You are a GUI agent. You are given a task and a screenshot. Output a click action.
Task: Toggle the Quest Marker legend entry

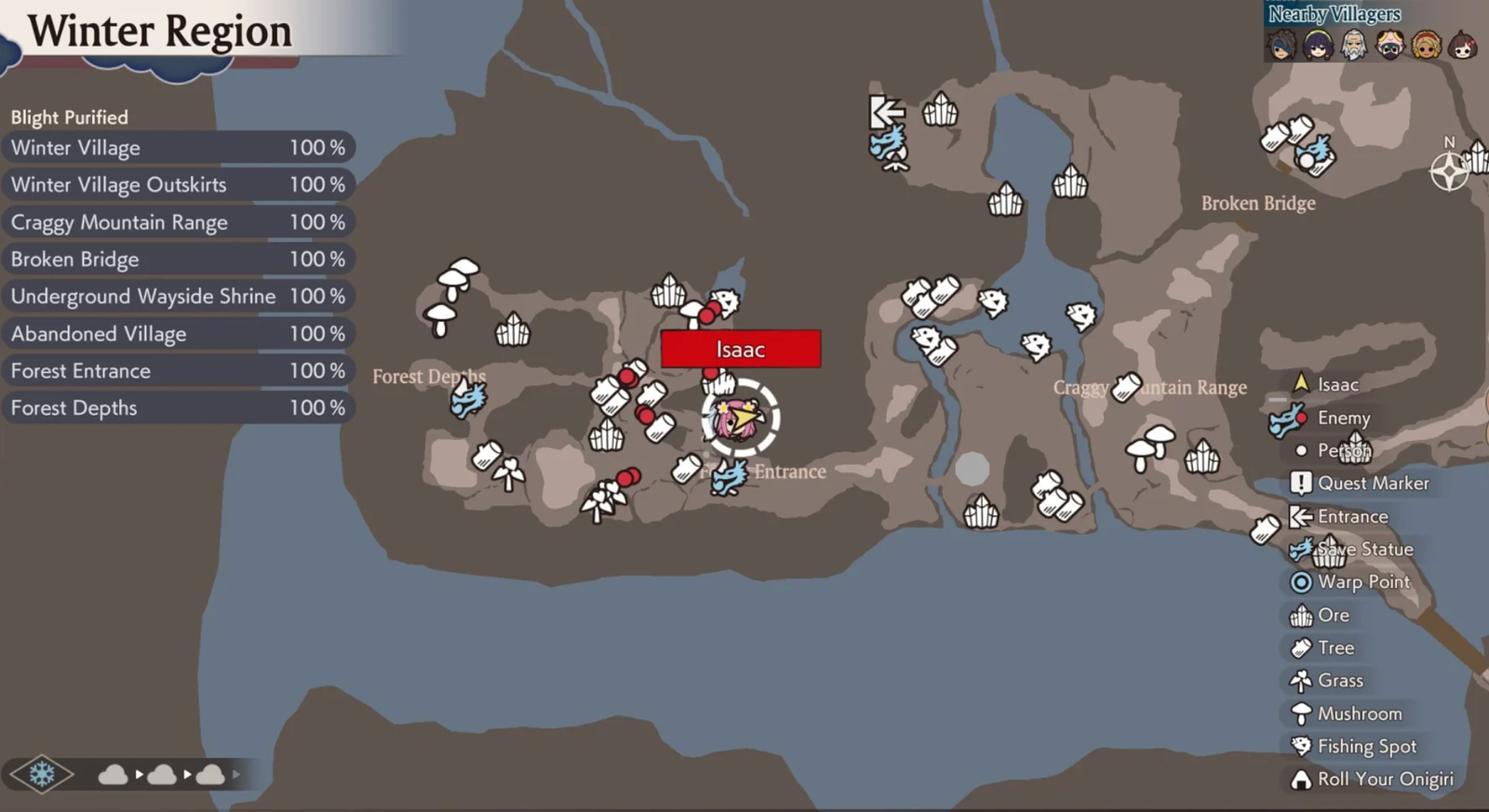coord(1372,484)
